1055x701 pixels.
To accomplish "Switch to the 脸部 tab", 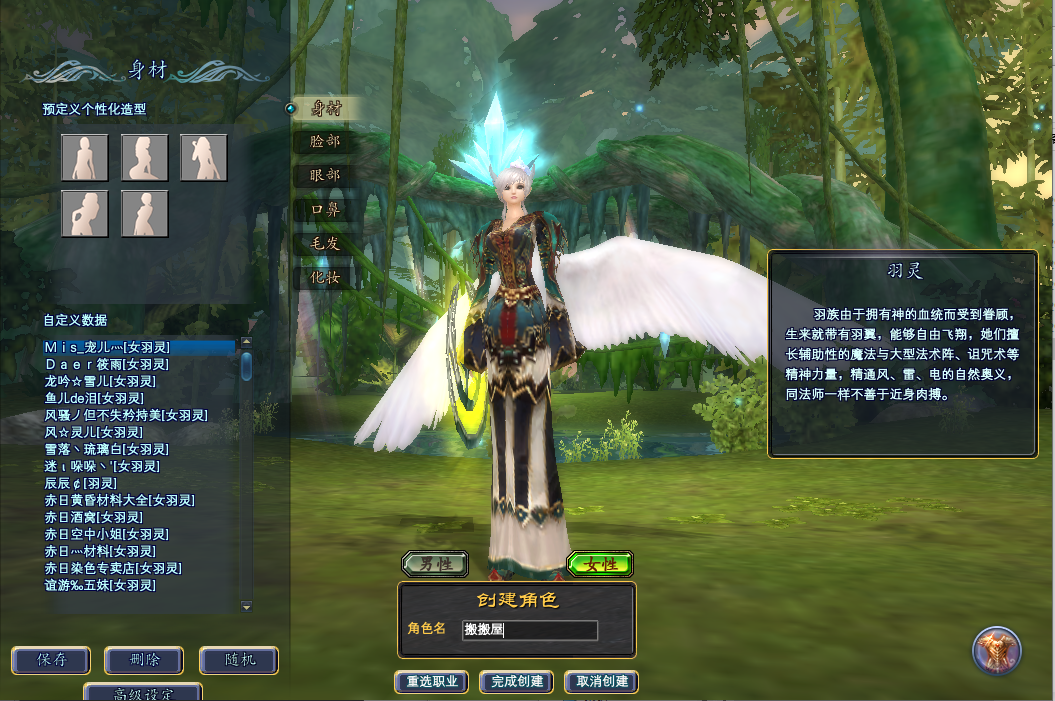I will 326,142.
